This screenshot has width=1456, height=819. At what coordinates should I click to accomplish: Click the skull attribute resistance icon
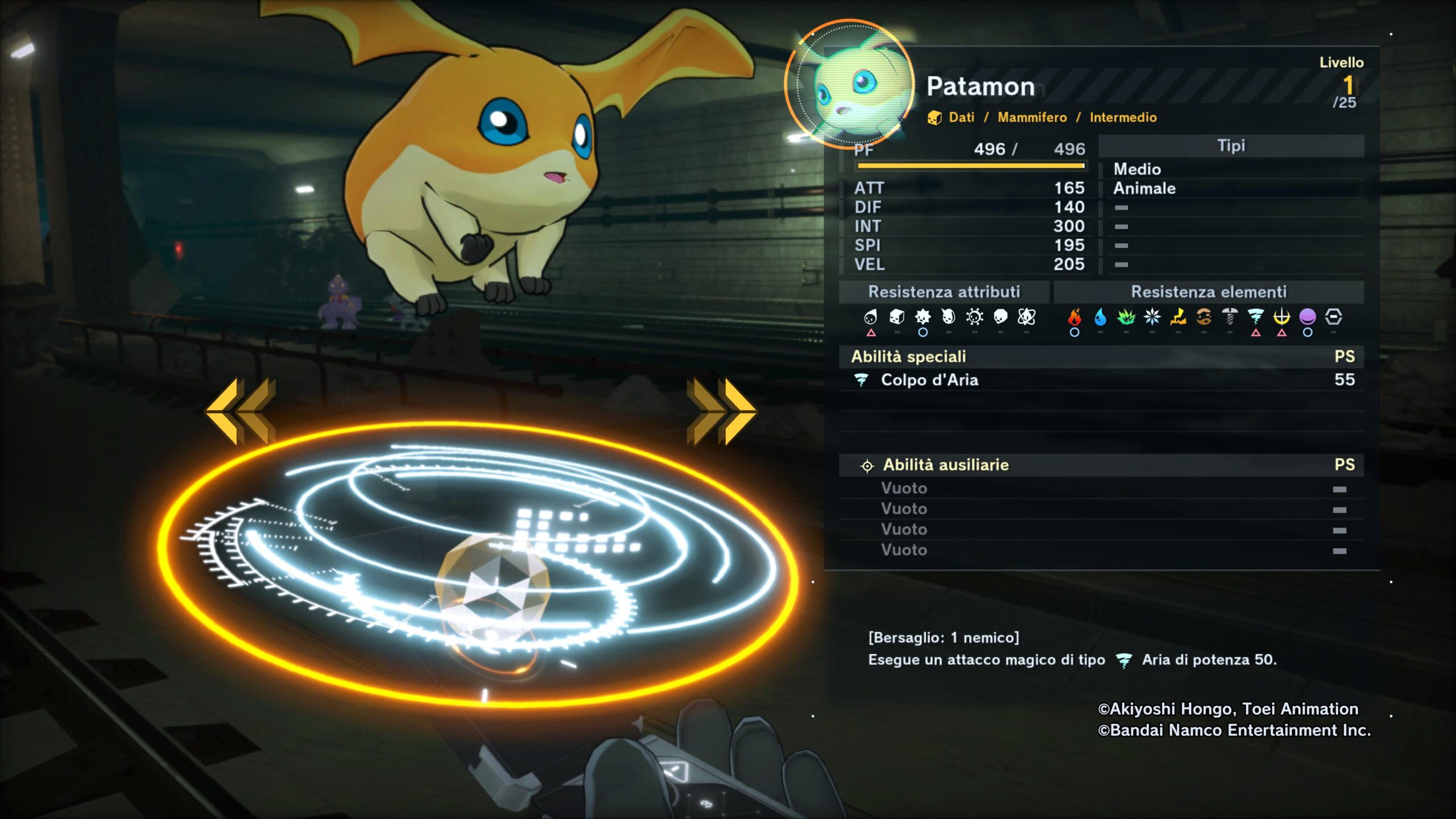point(1000,317)
